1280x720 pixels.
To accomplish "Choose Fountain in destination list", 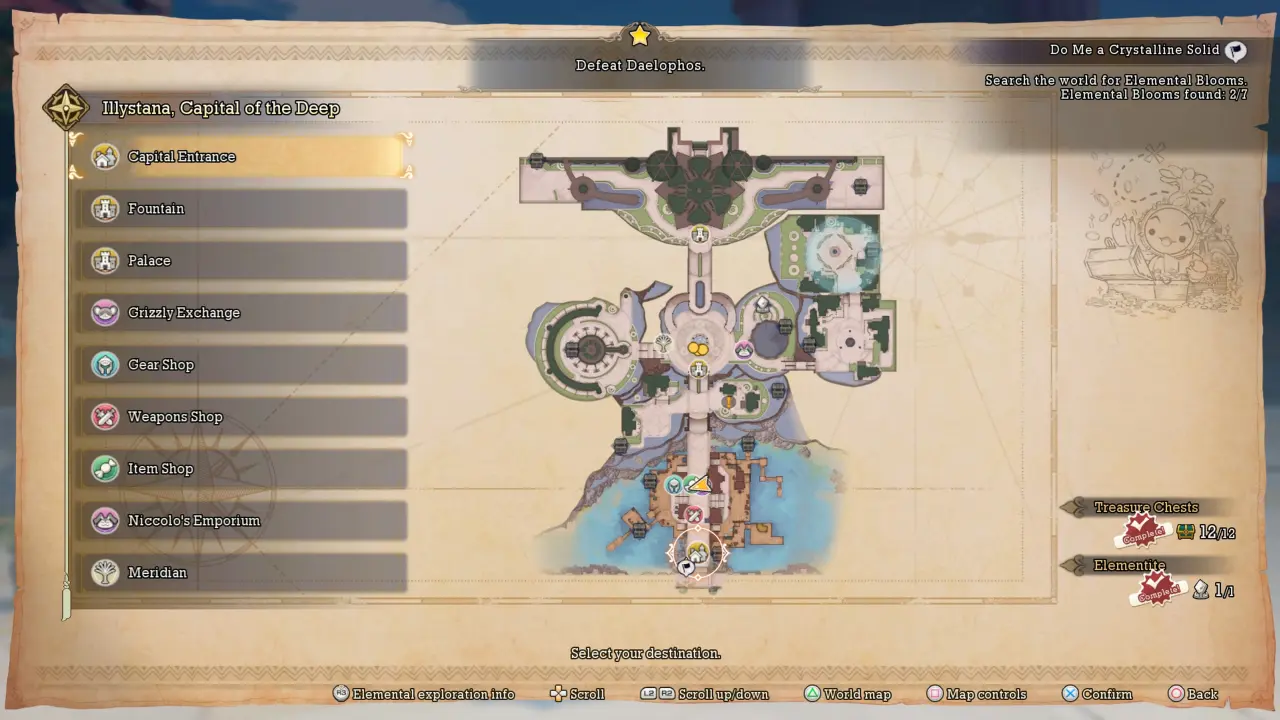I will point(240,209).
